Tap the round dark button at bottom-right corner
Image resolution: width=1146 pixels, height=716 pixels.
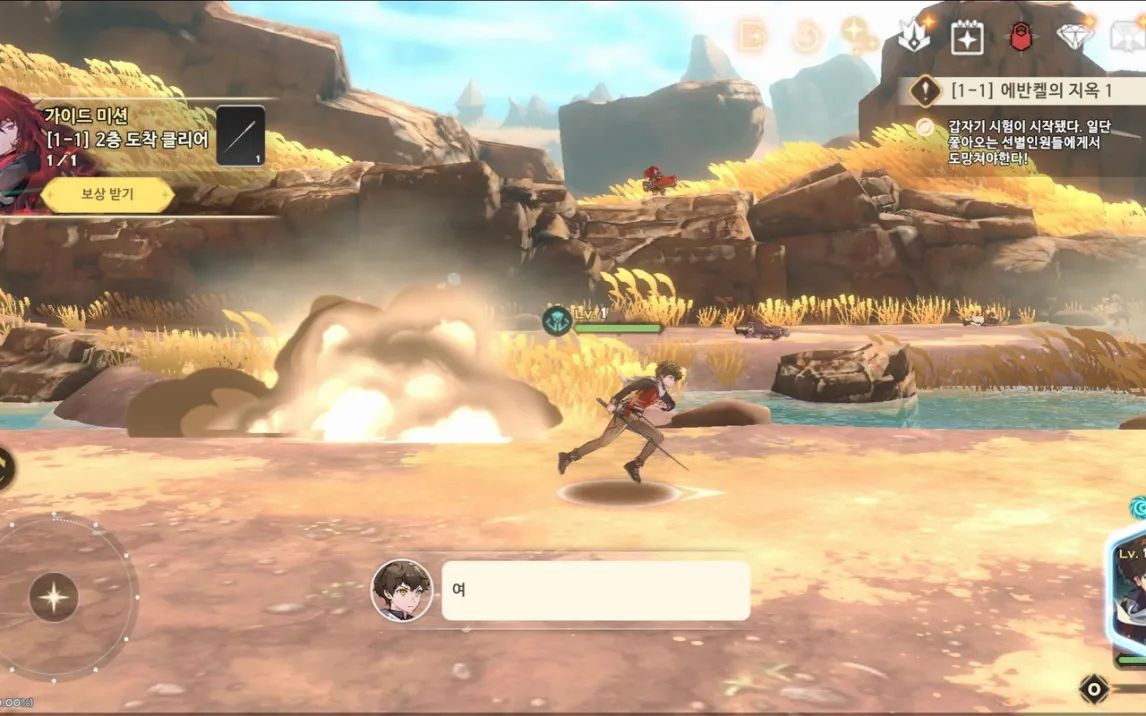click(1095, 689)
